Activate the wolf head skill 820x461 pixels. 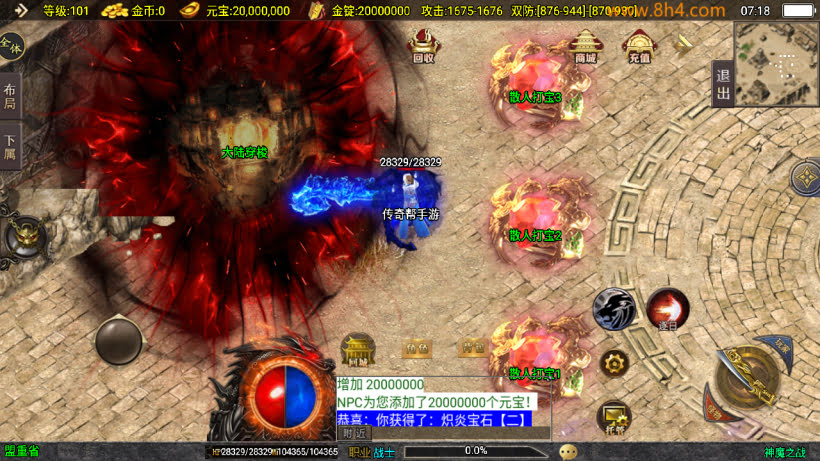(x=613, y=309)
